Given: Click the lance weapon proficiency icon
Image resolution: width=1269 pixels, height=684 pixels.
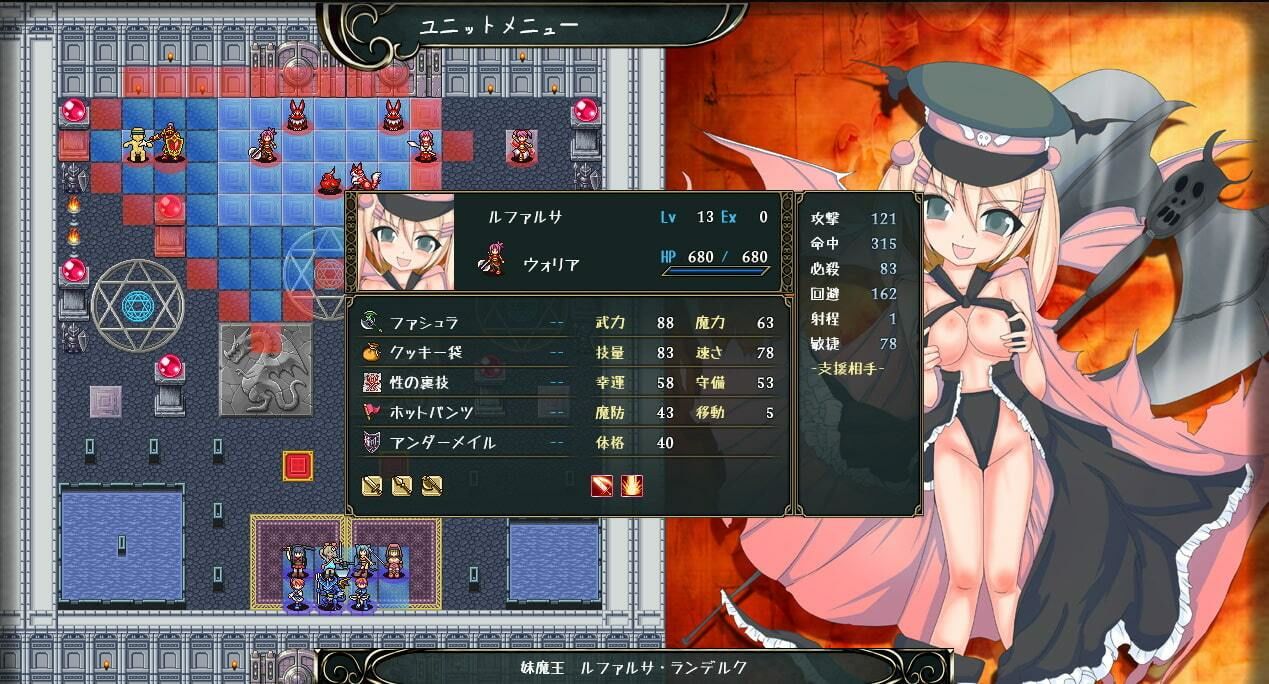Looking at the screenshot, I should pyautogui.click(x=402, y=486).
